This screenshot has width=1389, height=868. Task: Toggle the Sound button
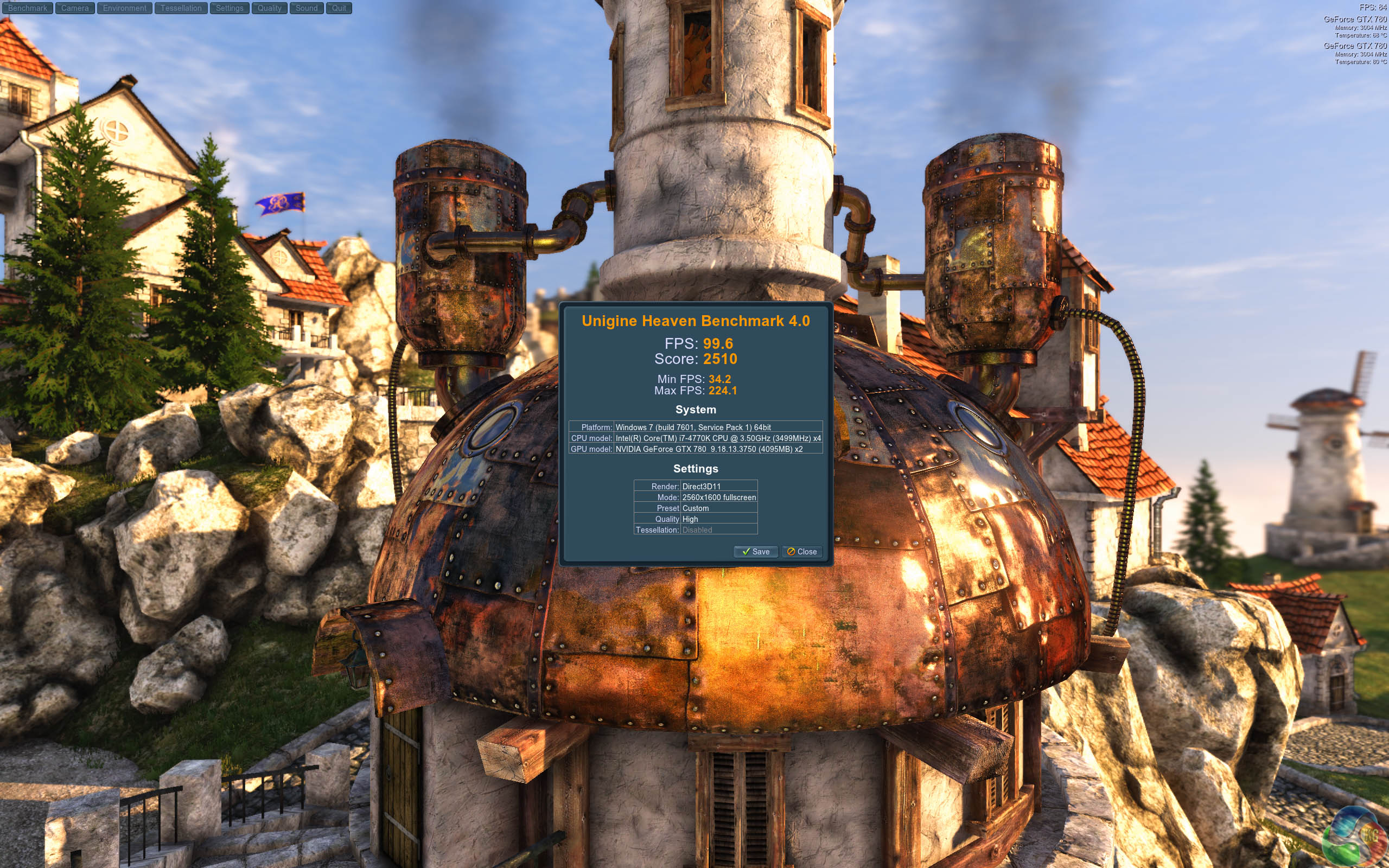click(307, 8)
